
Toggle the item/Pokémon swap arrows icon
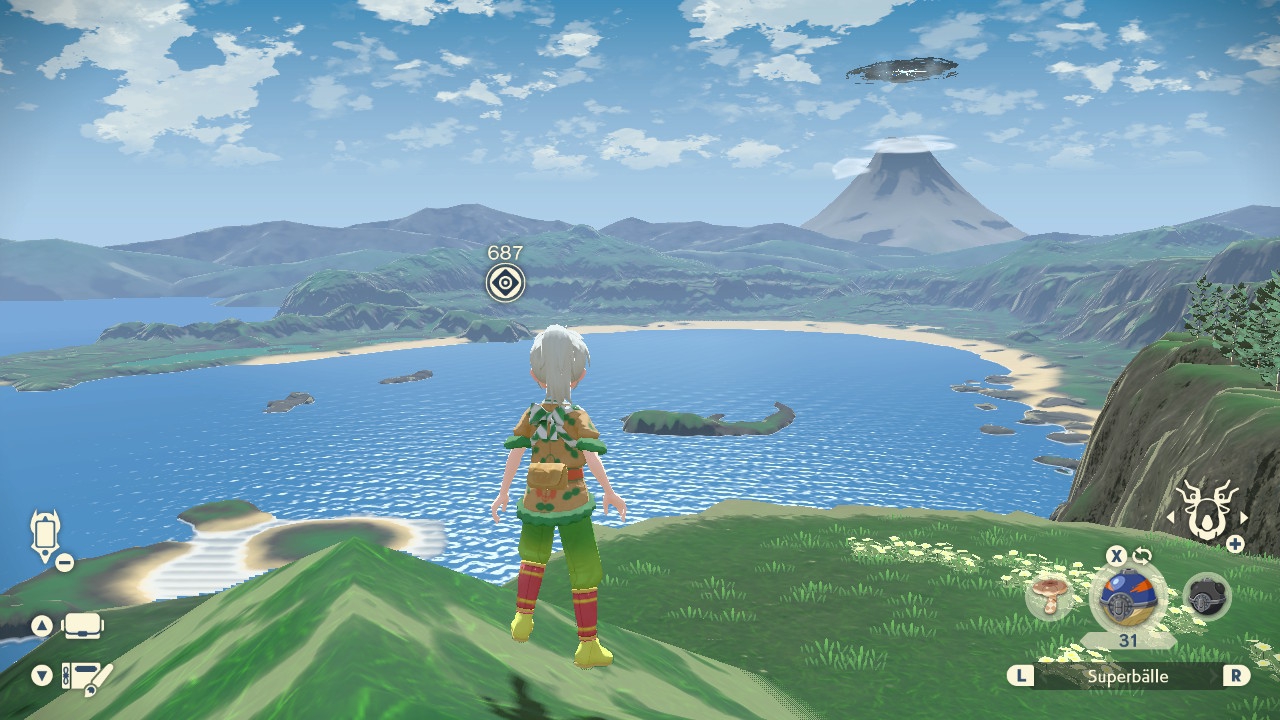1142,555
